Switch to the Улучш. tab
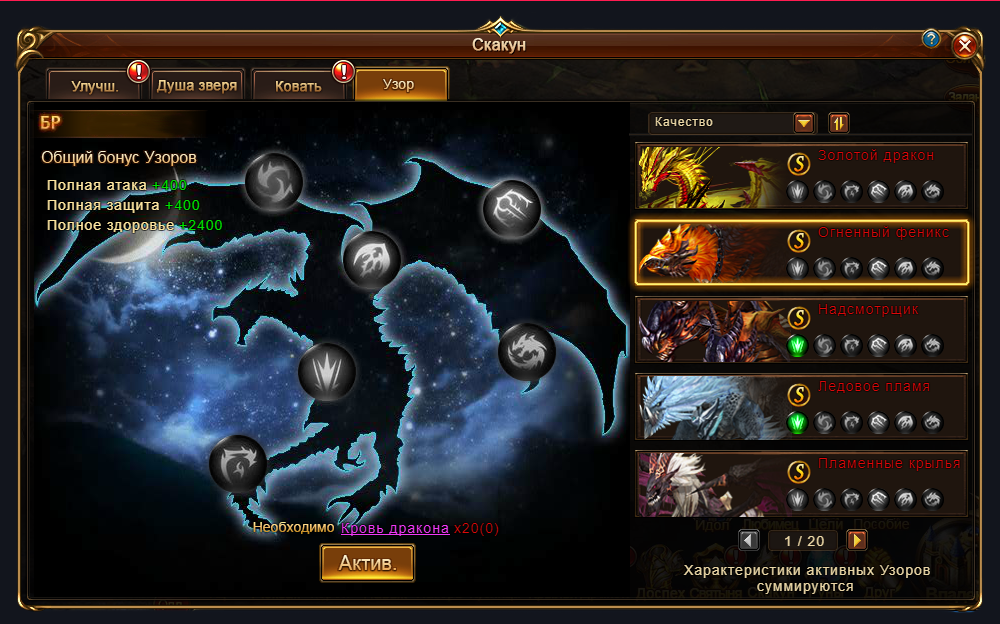Image resolution: width=1000 pixels, height=624 pixels. click(96, 86)
